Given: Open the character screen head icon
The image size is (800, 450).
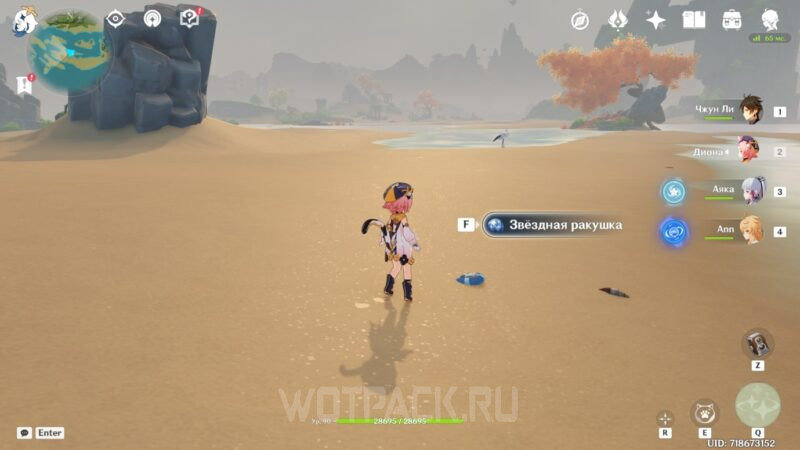Looking at the screenshot, I should click(x=770, y=20).
